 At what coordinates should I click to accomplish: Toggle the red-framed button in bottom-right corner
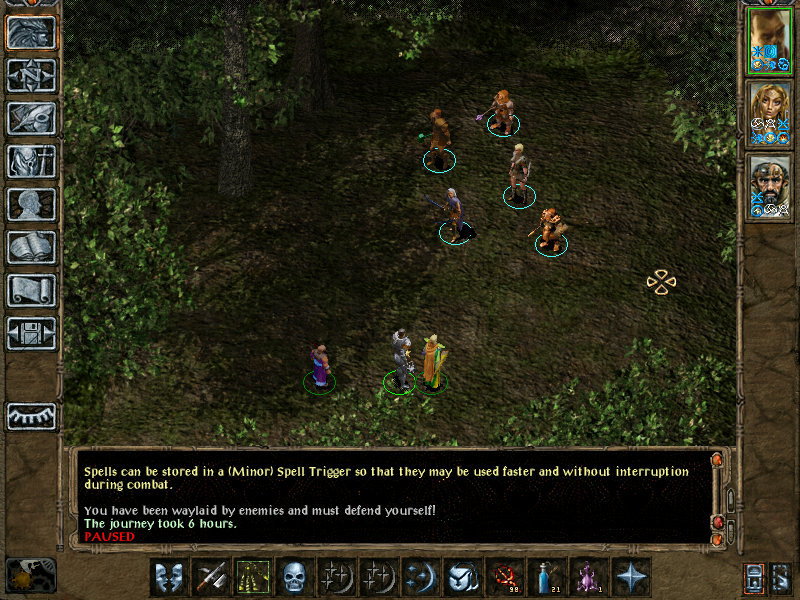tap(754, 578)
